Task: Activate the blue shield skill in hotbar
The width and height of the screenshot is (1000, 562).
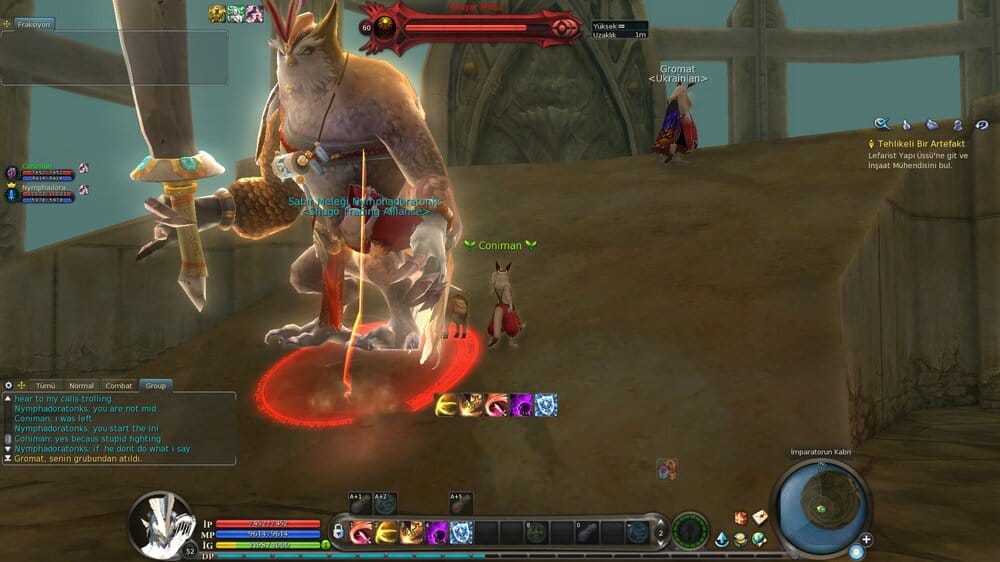Action: (461, 533)
